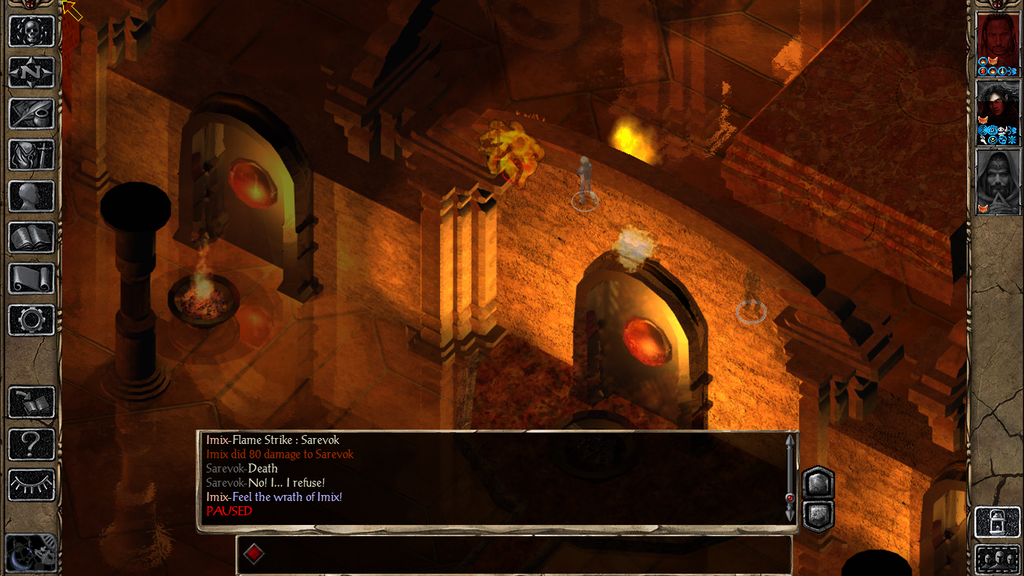Open the mage spellbook icon

[31, 238]
